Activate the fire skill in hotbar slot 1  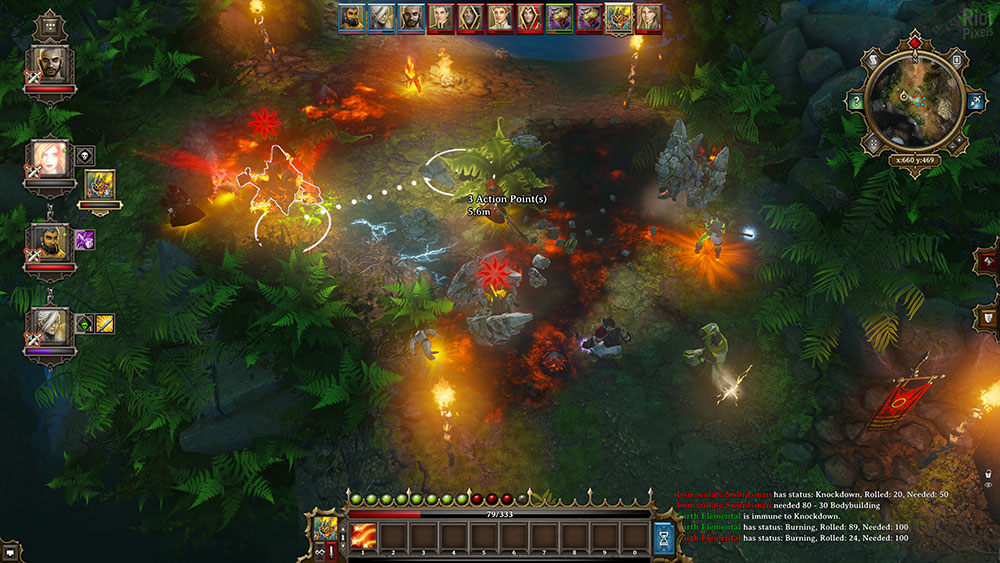point(363,537)
